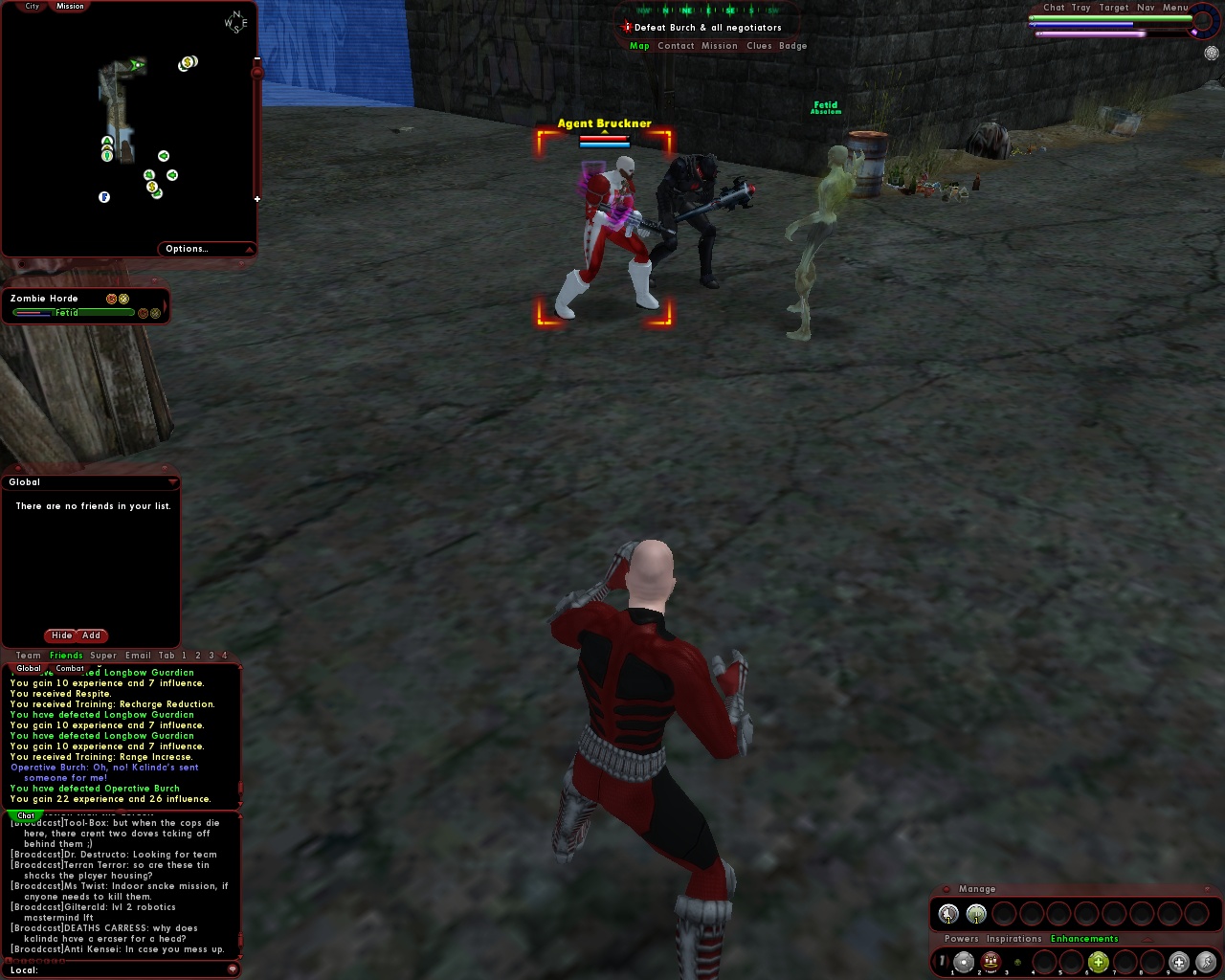Open the Clues tab in the mission bar
This screenshot has height=980, width=1225.
tap(759, 45)
